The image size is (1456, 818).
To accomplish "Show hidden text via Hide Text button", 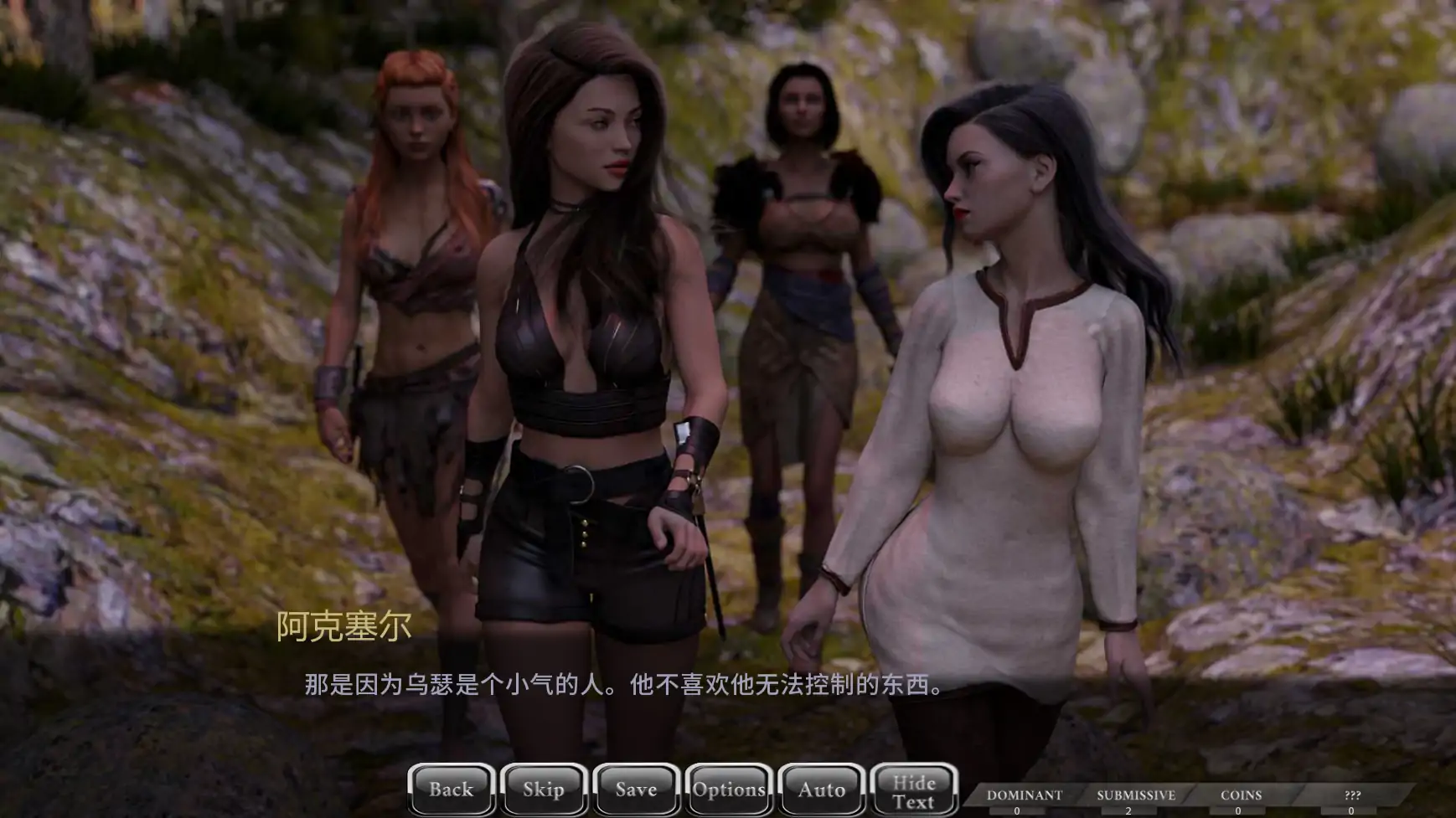I will [x=914, y=788].
